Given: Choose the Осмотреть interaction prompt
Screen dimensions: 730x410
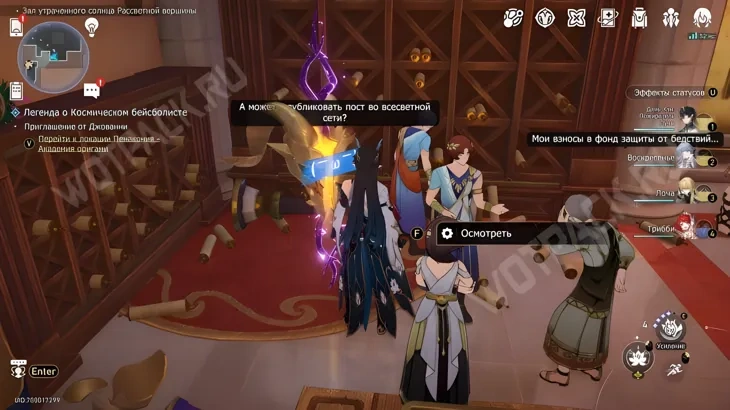Looking at the screenshot, I should pyautogui.click(x=485, y=233).
